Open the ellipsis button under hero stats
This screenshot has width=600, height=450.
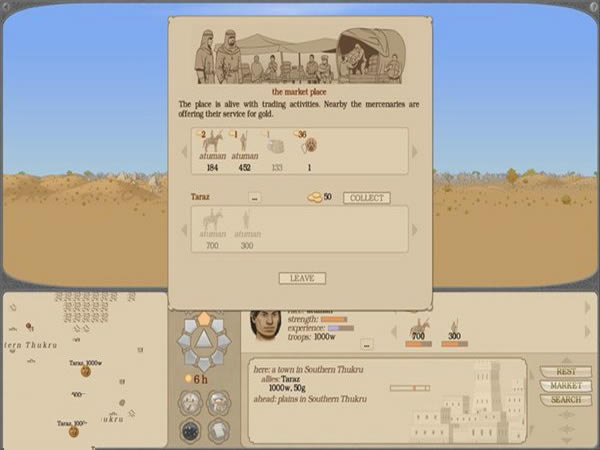pos(366,344)
